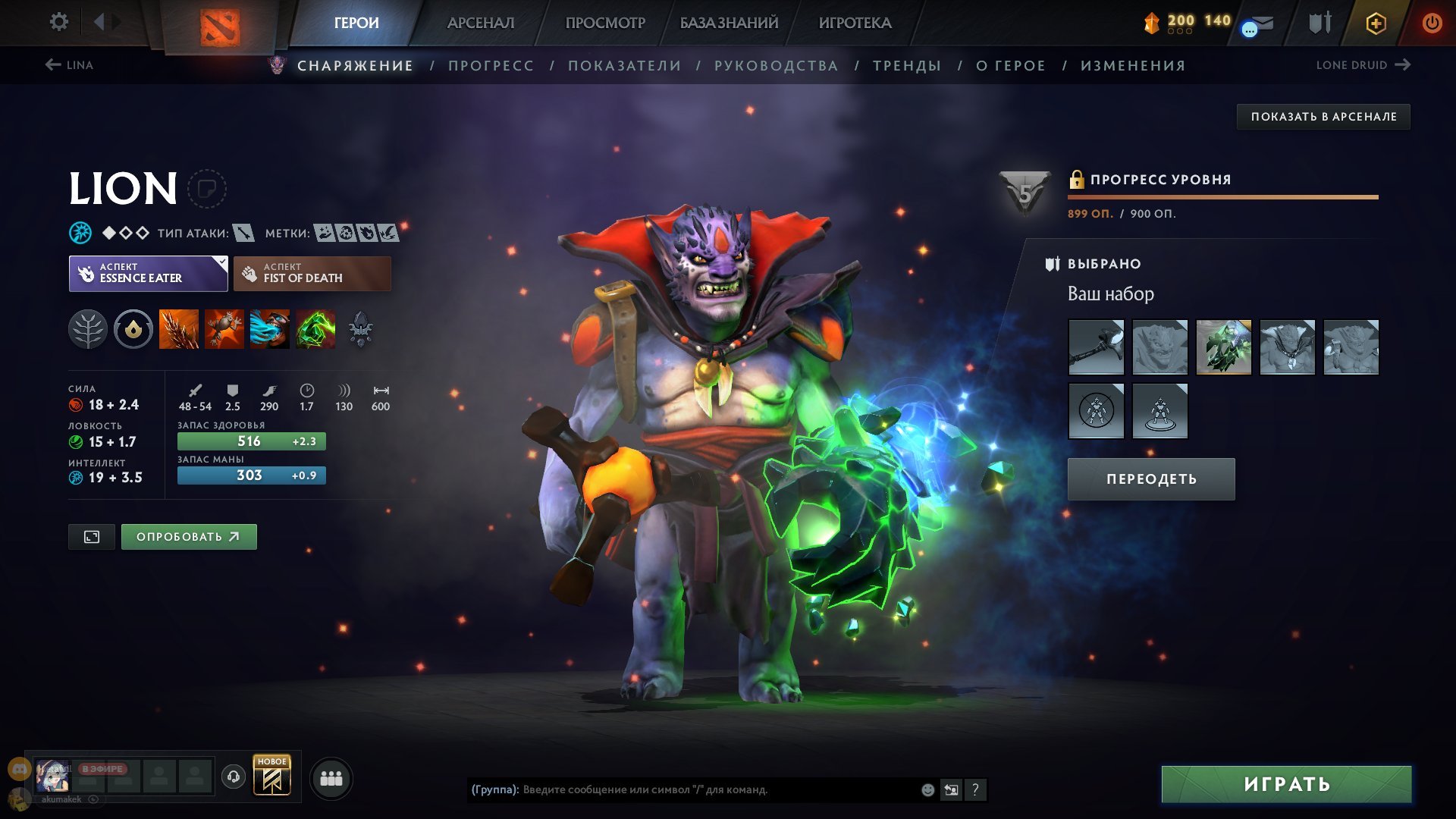Image resolution: width=1456 pixels, height=819 pixels.
Task: Open the Earth Spike ability icon
Action: point(180,328)
